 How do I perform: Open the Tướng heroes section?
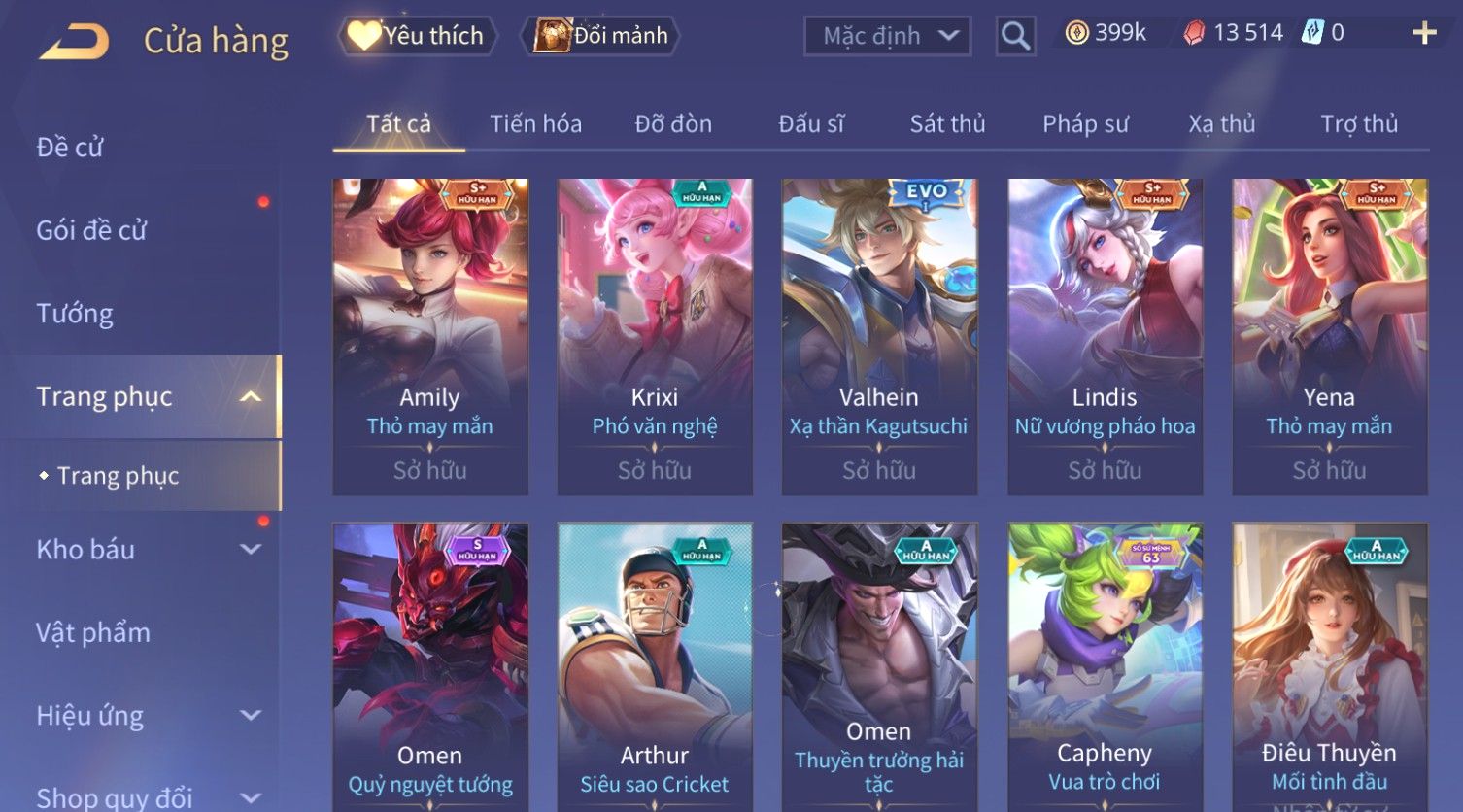pos(75,314)
